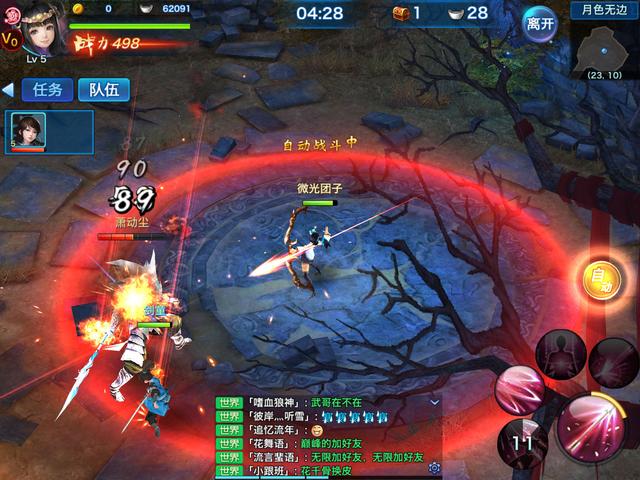Click the gold coin currency icon
The image size is (640, 480).
click(77, 8)
